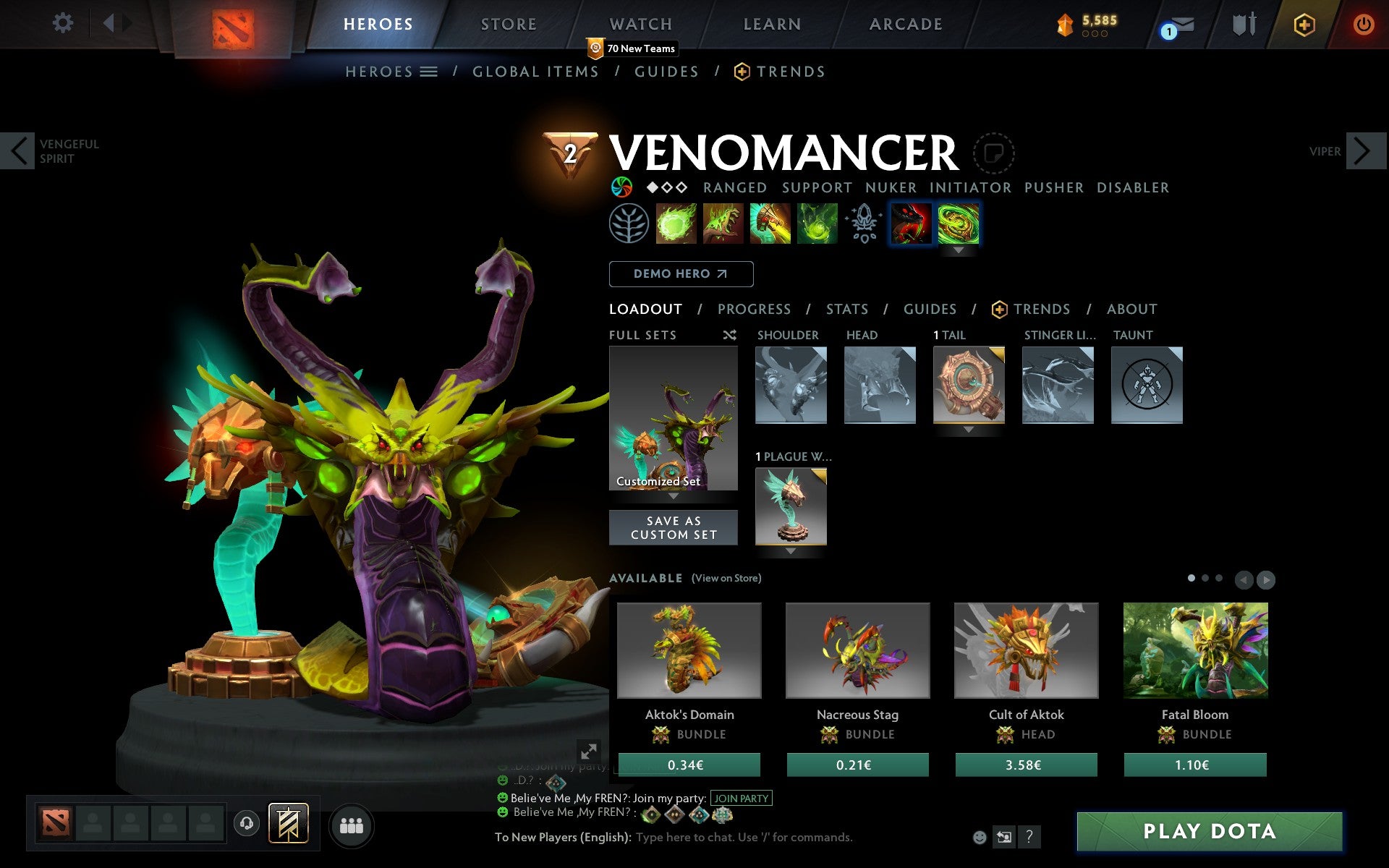The image size is (1389, 868).
Task: Expand the chevron under the Plague Ward item
Action: coord(790,550)
